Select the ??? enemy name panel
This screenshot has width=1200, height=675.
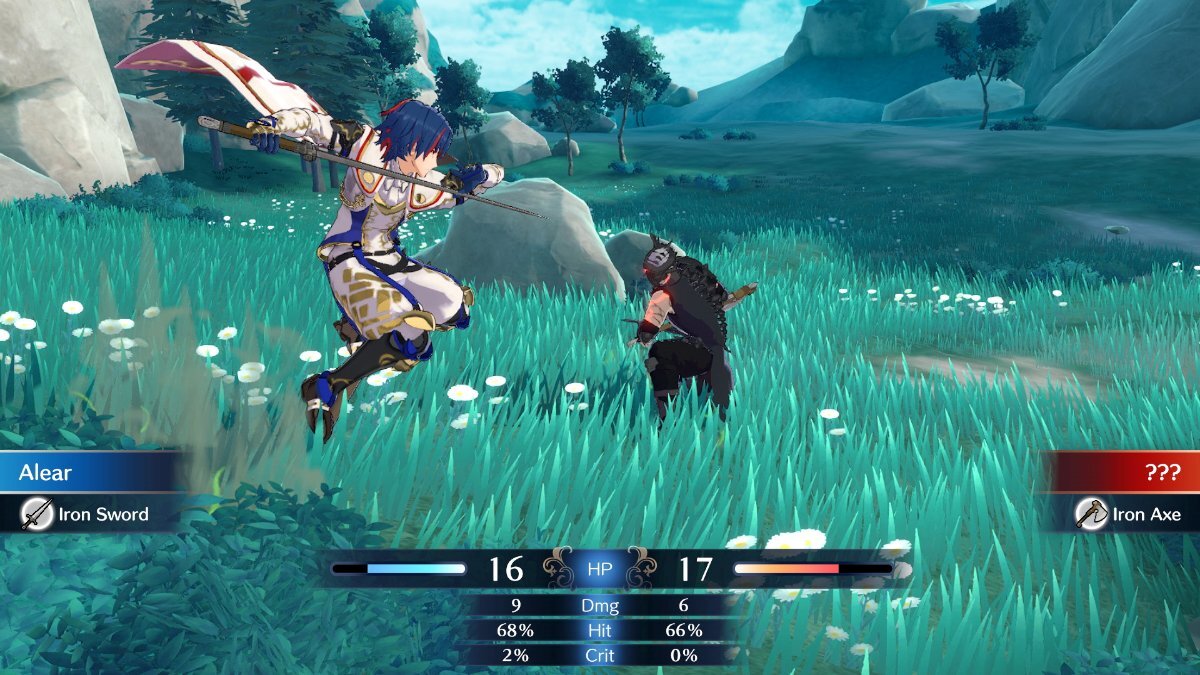click(1120, 472)
